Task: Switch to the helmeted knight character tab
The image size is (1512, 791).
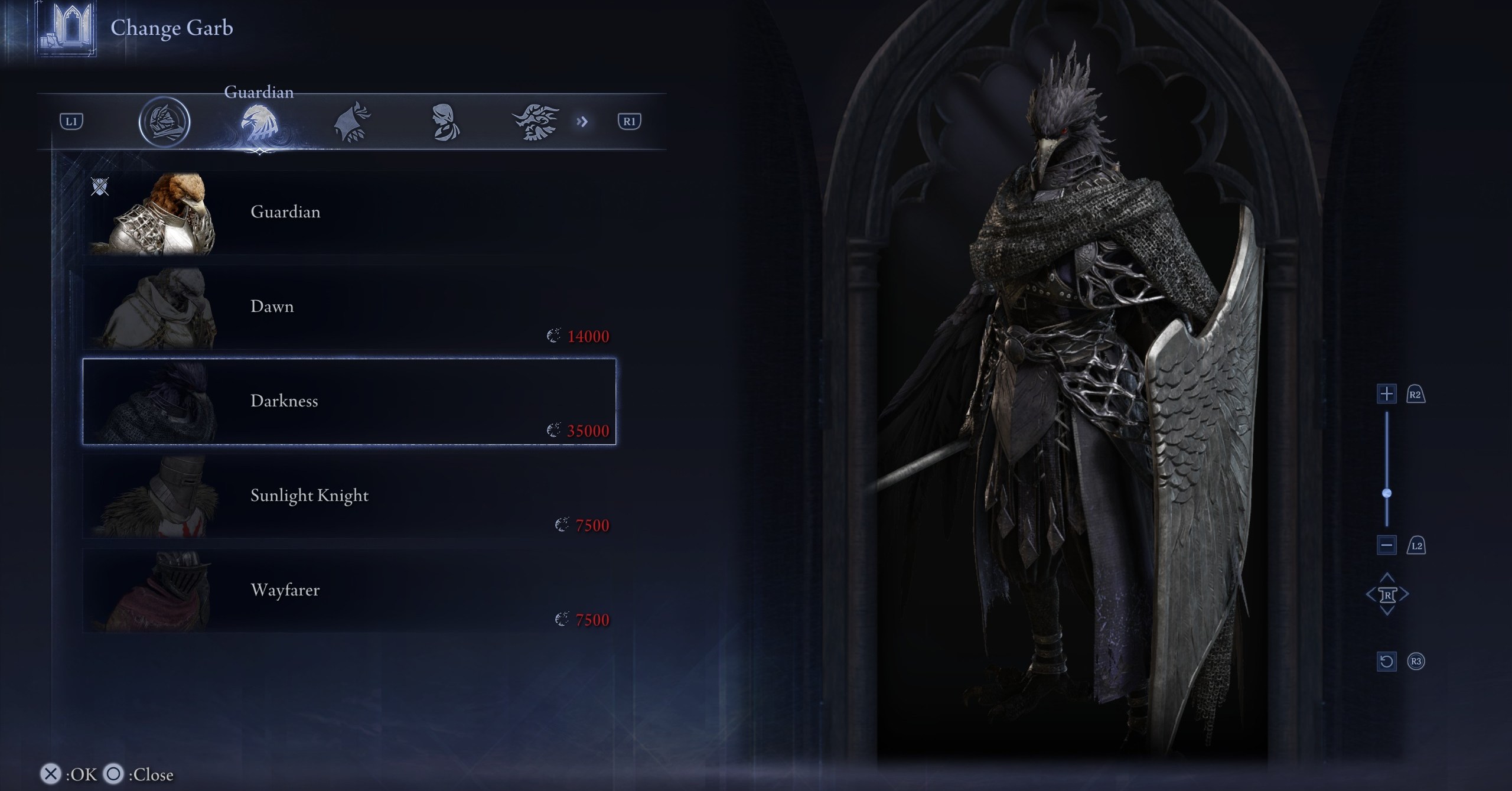Action: pyautogui.click(x=164, y=122)
